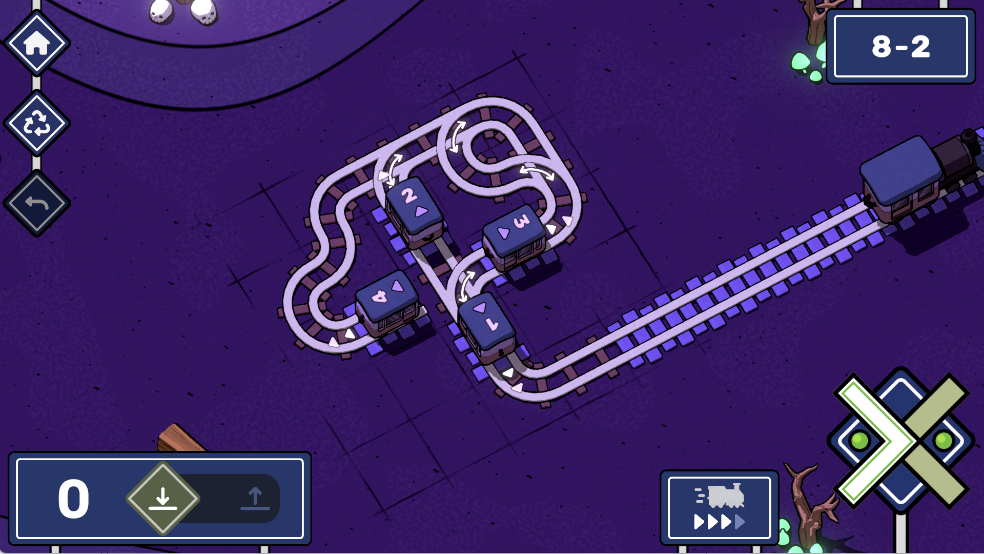Start the trains with the railroad crossing sign
984x554 pixels.
click(901, 440)
